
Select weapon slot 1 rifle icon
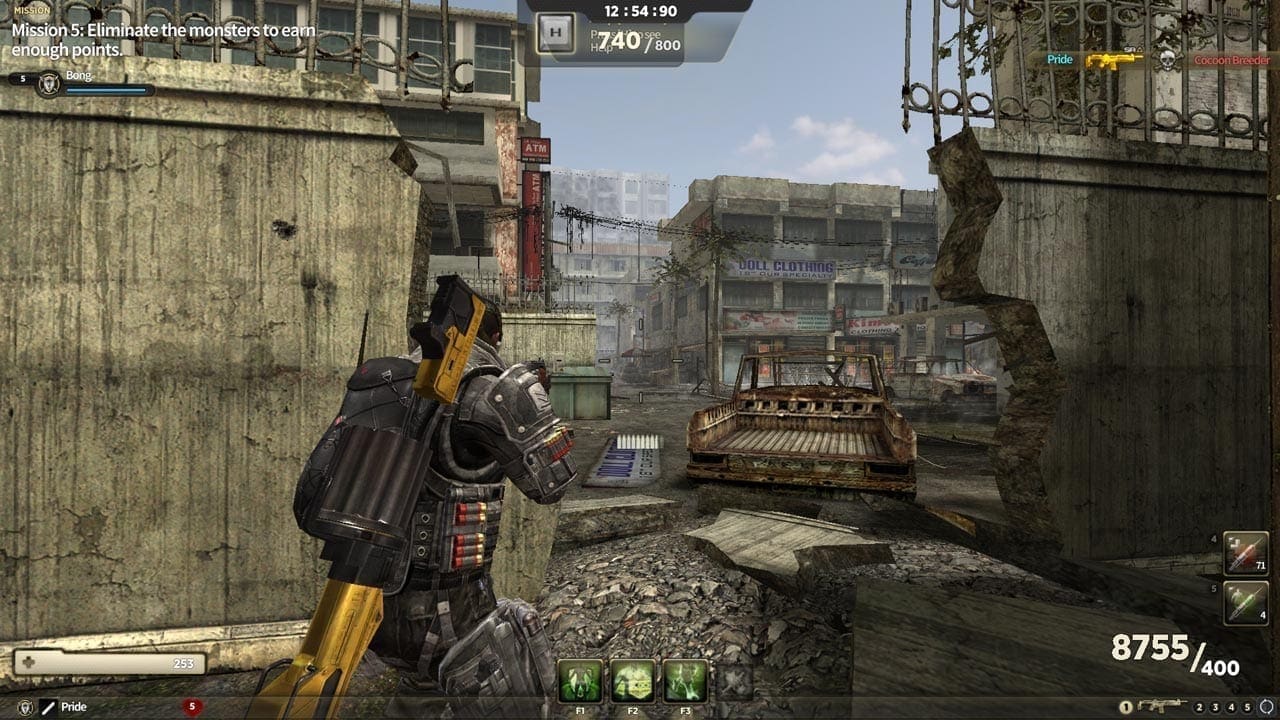coord(1162,706)
